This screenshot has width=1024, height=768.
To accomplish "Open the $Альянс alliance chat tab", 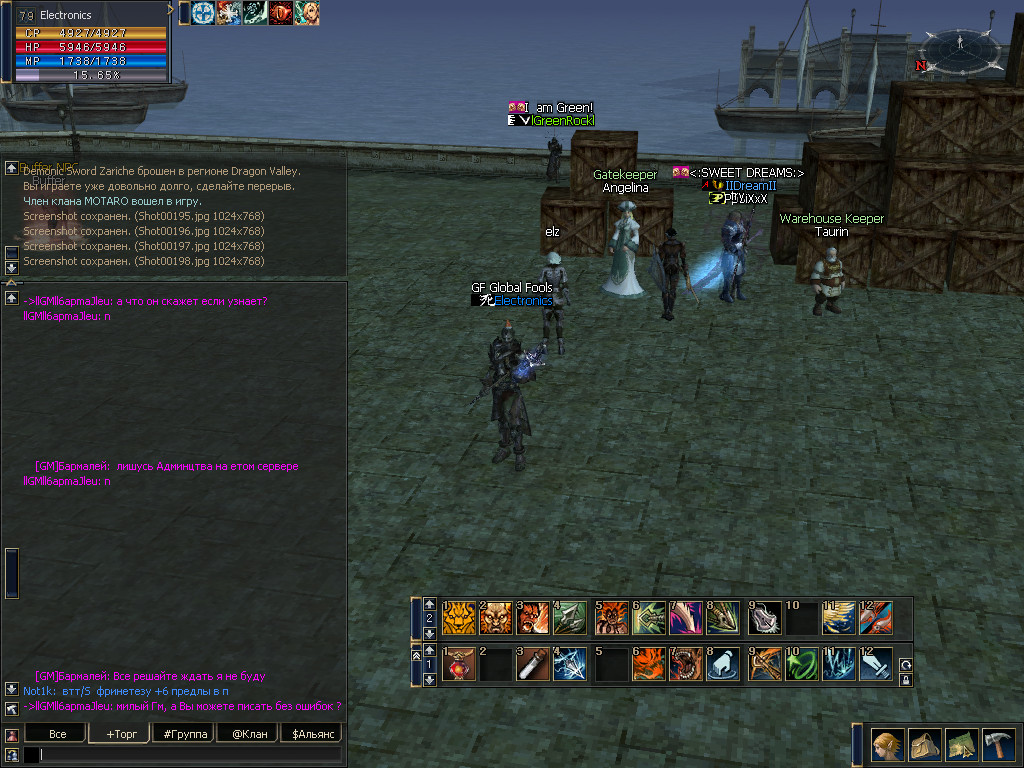I will (311, 734).
